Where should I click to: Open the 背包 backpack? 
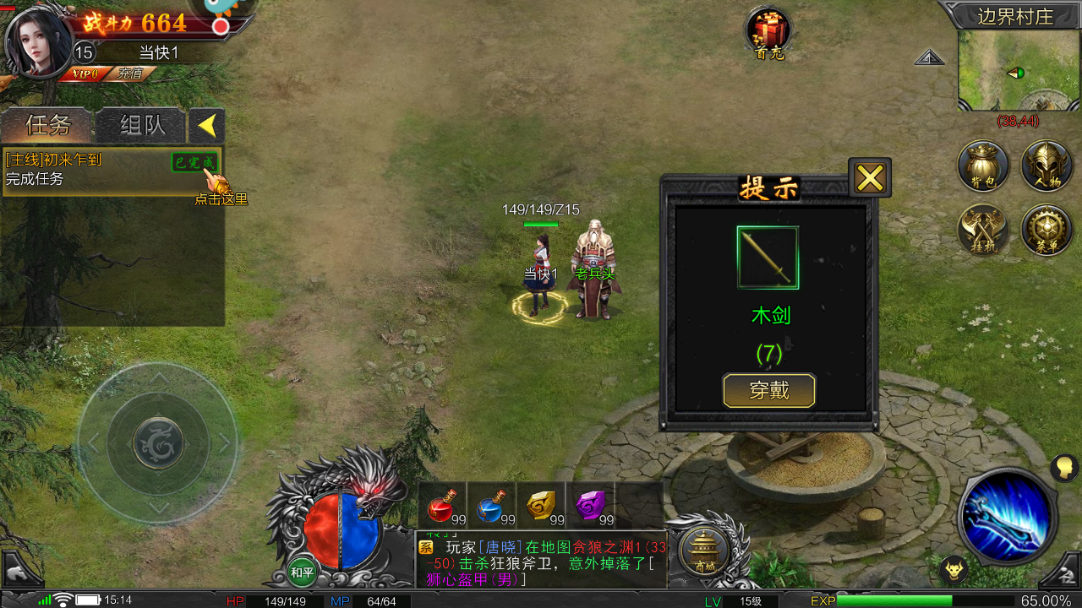tap(982, 166)
